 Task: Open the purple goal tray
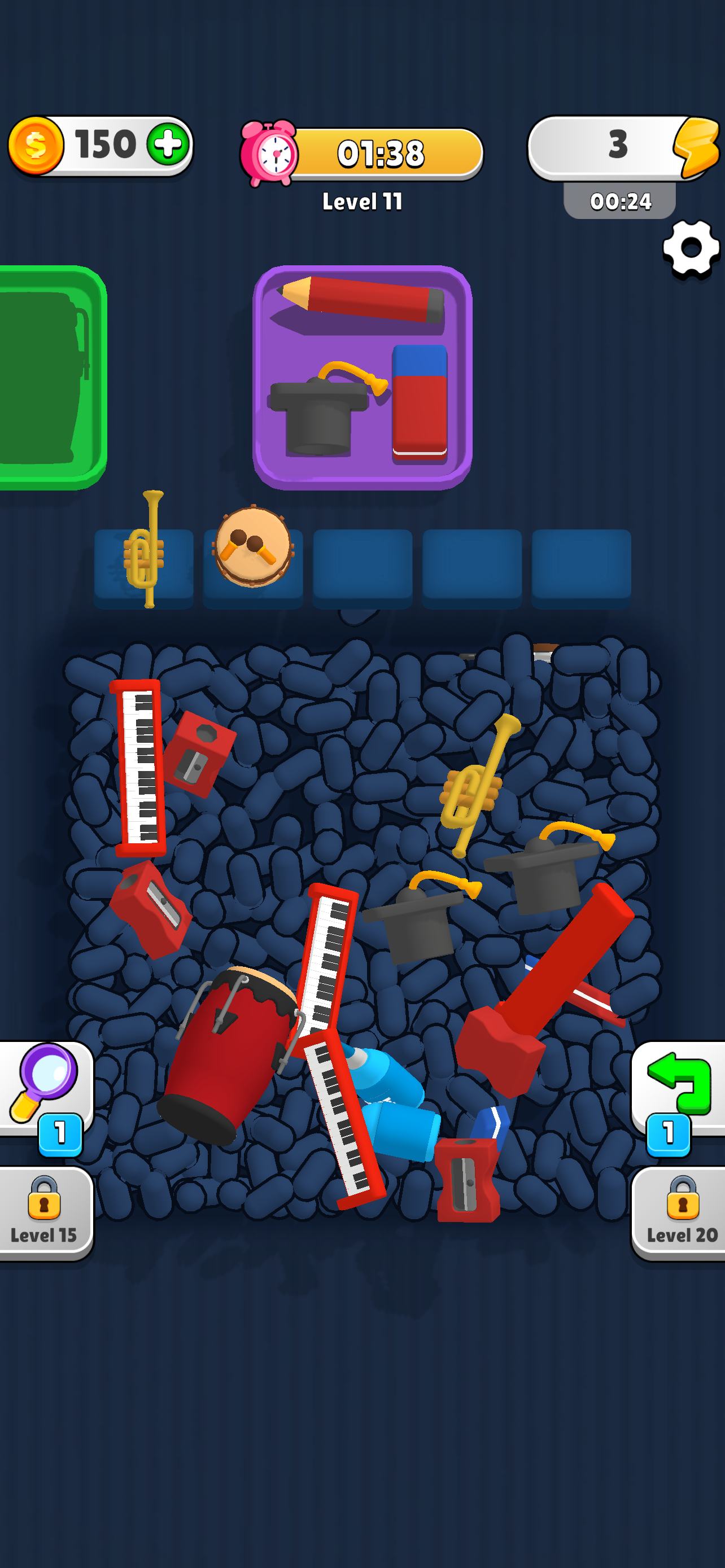coord(359,374)
